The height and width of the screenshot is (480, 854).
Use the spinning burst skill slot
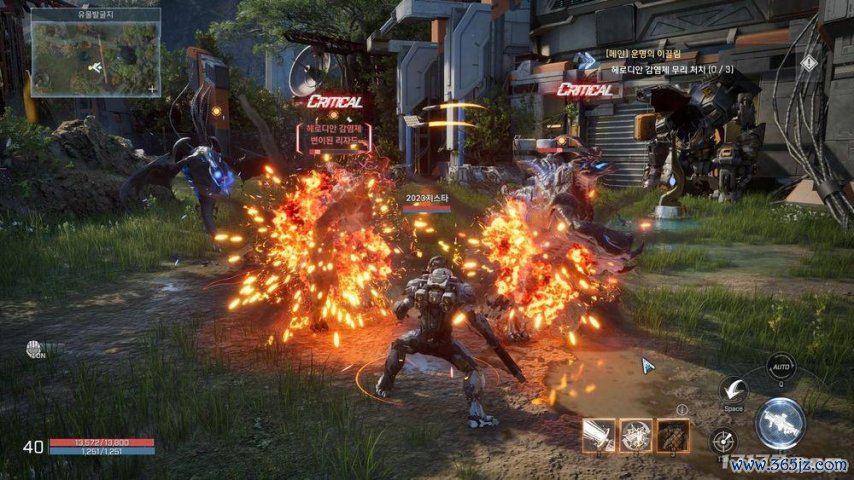click(x=636, y=435)
